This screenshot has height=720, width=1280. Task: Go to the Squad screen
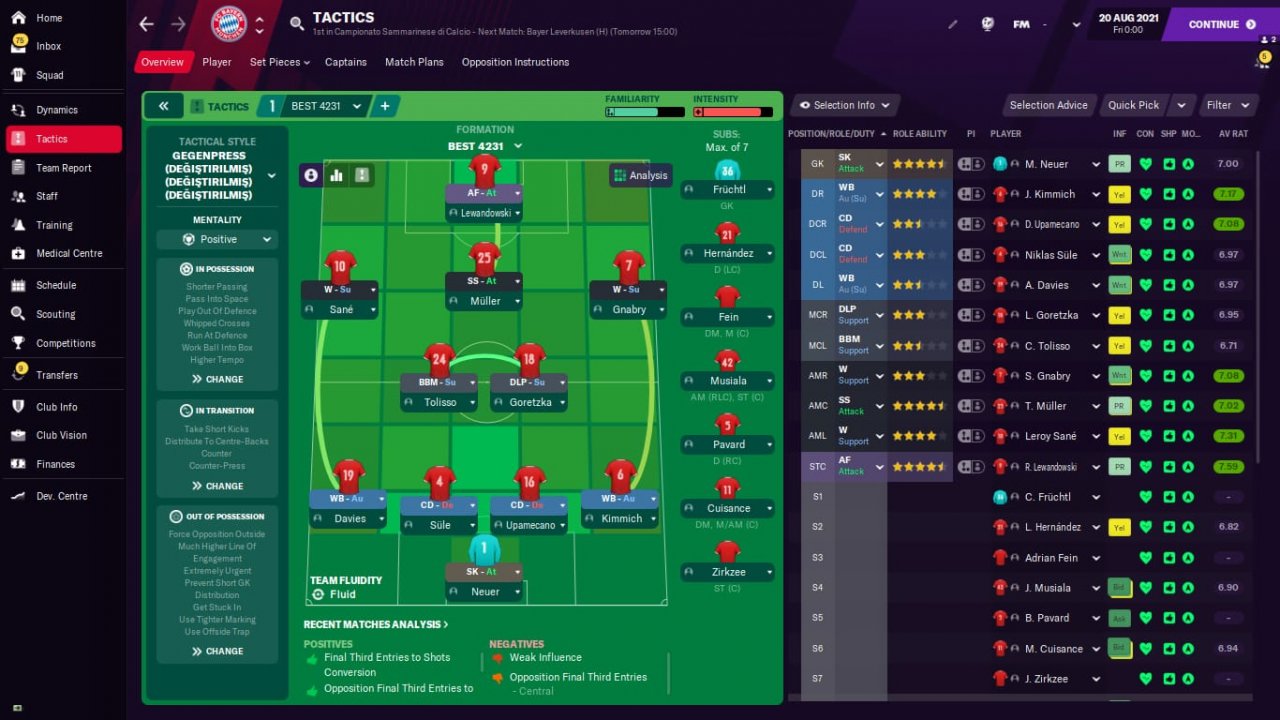coord(49,75)
